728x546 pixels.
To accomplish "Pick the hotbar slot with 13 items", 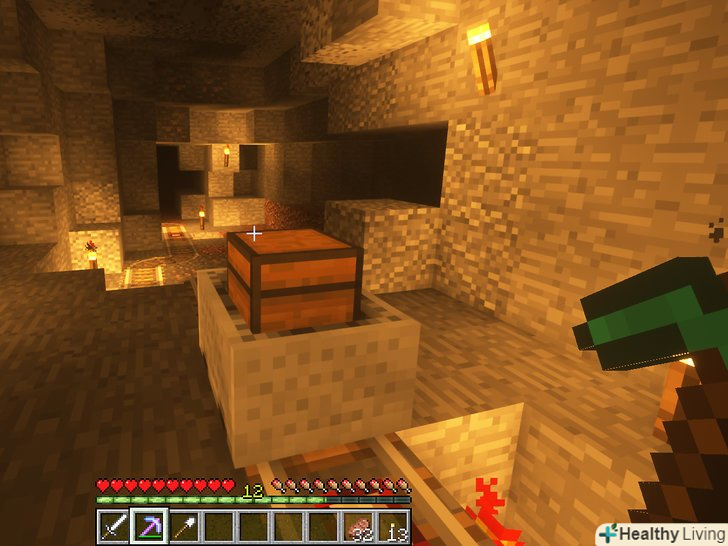I will pos(394,526).
